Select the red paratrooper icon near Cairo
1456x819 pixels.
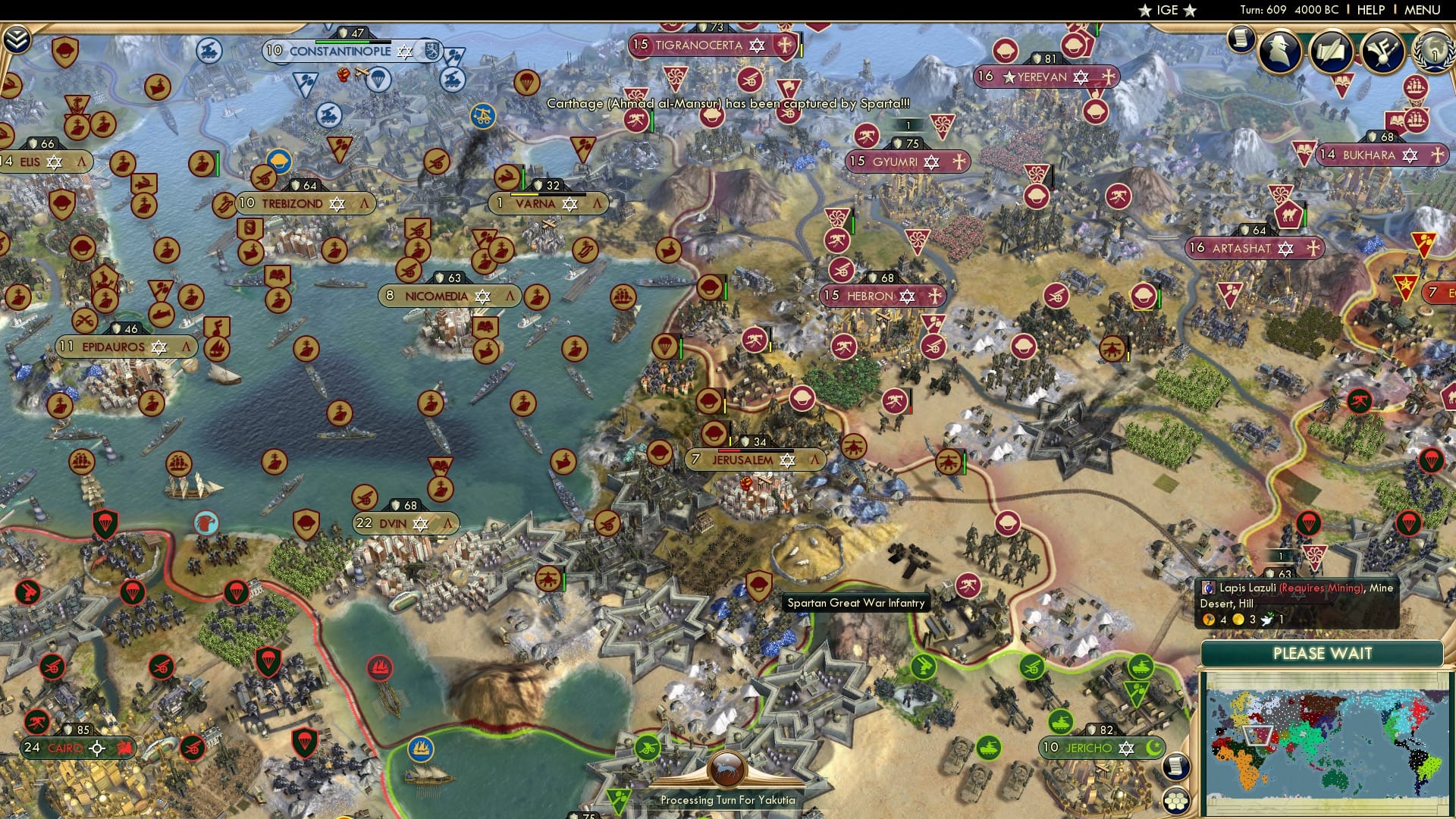[x=133, y=592]
